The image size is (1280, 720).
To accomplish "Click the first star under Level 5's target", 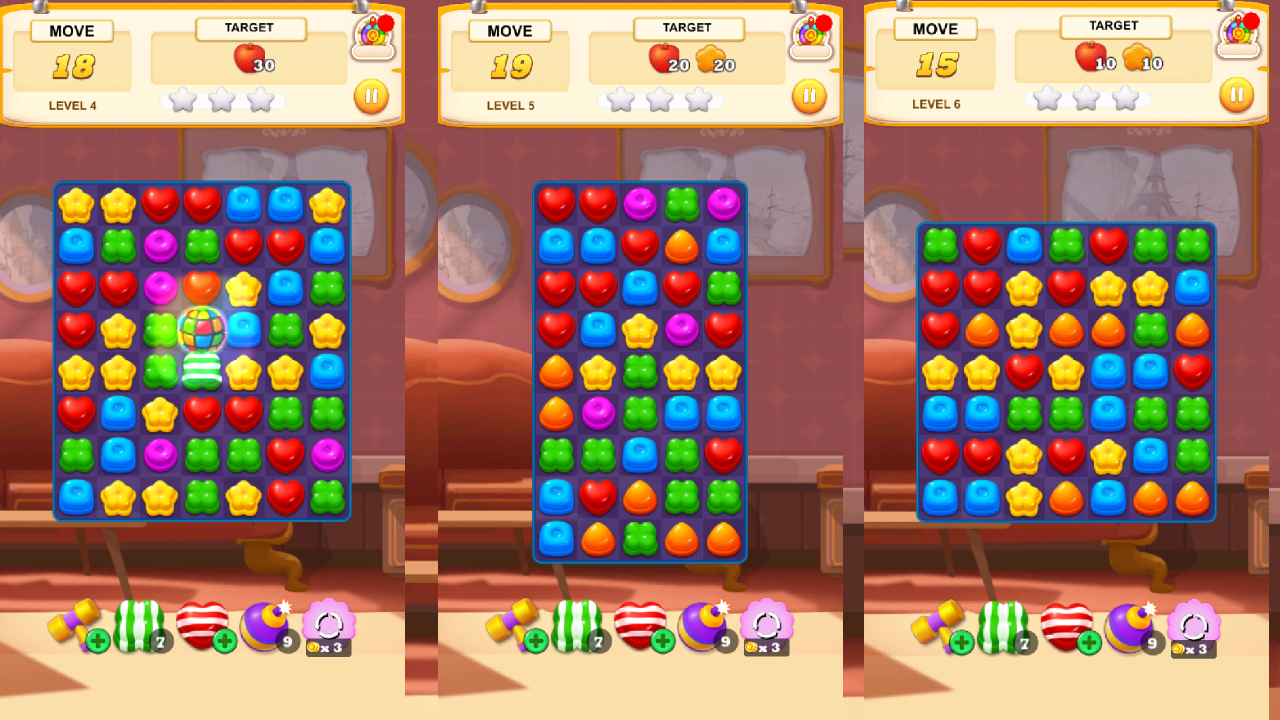I will 620,99.
